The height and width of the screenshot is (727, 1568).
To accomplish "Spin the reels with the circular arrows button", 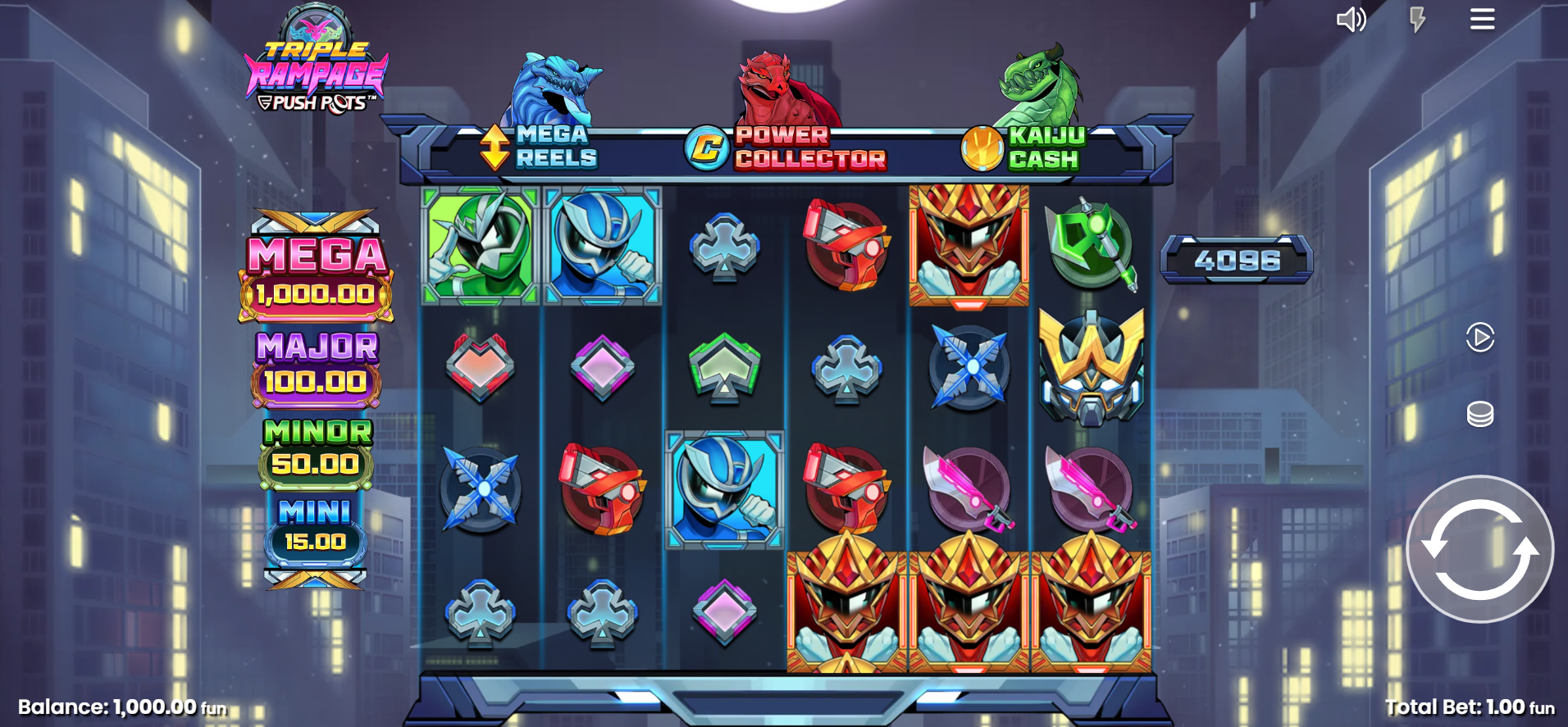I will click(x=1479, y=548).
